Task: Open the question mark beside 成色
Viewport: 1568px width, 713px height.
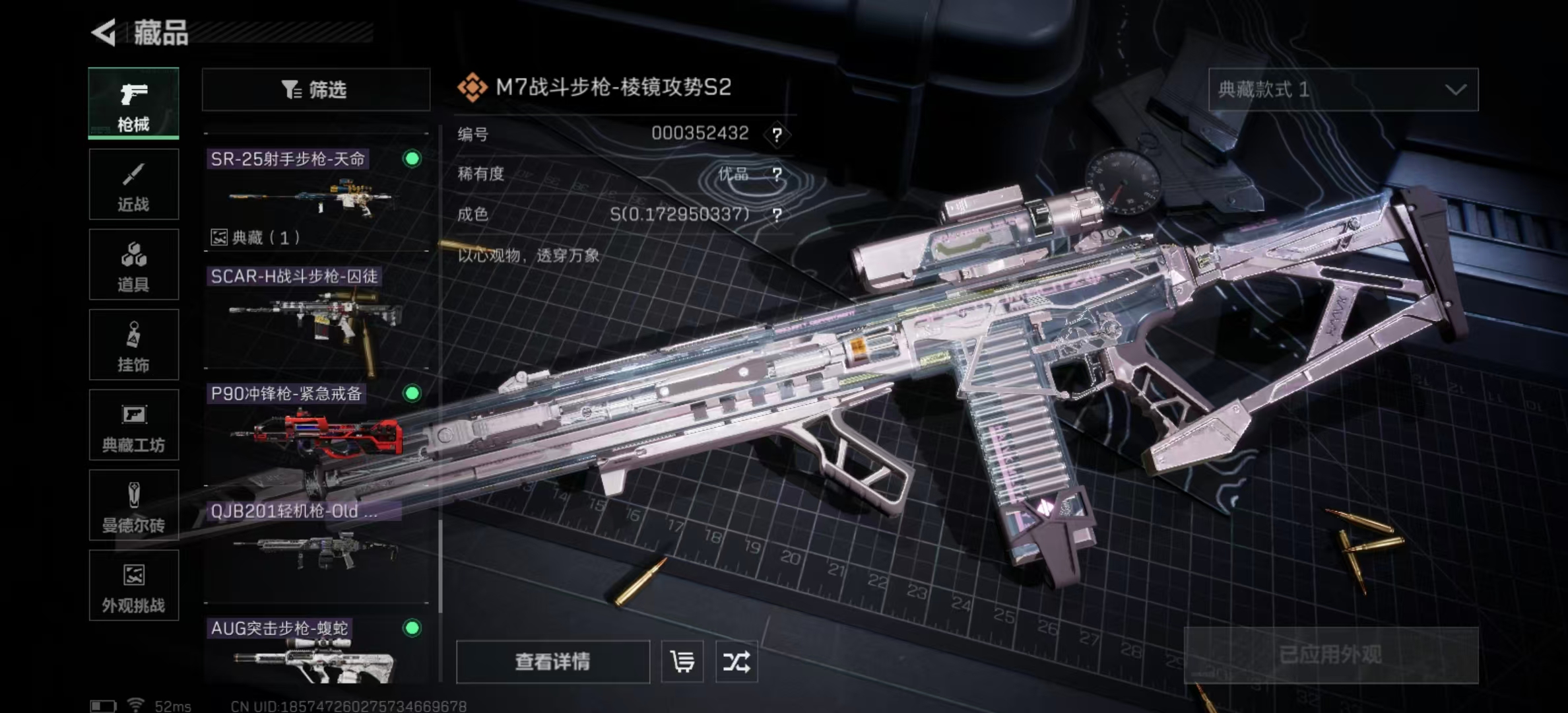Action: pyautogui.click(x=777, y=215)
